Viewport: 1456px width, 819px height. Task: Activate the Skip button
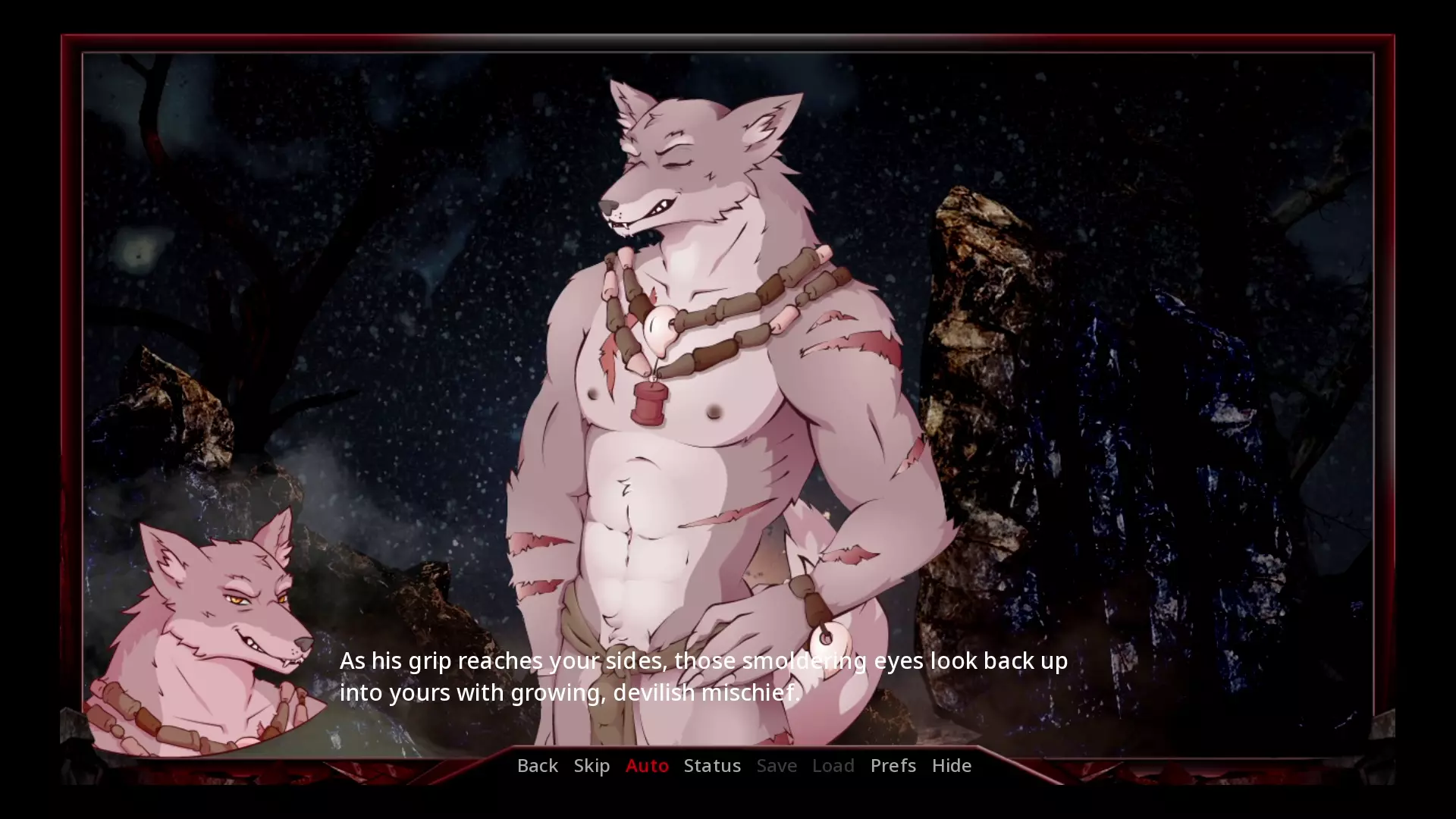[x=591, y=765]
